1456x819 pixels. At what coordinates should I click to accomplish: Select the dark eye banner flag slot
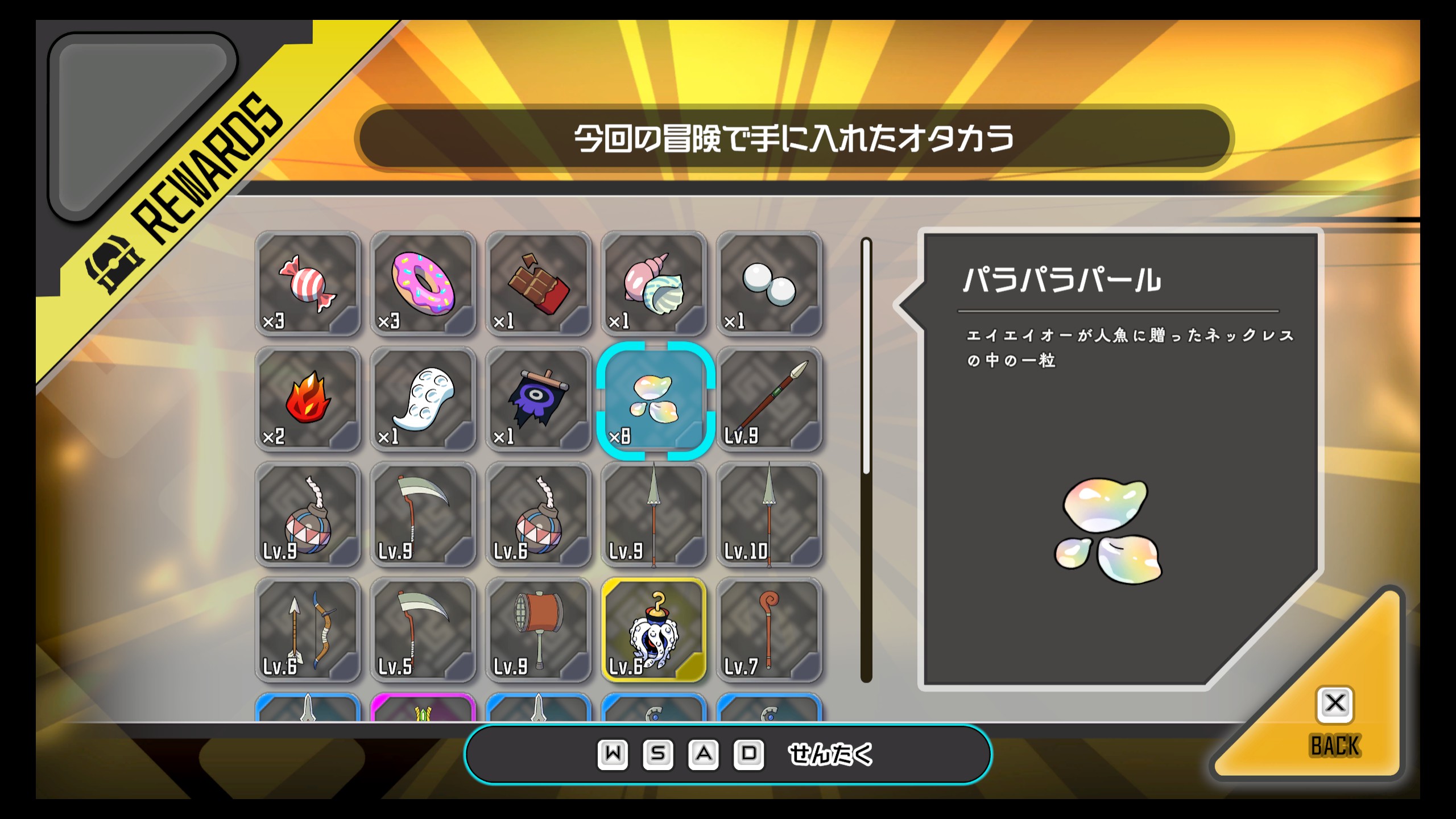[538, 399]
